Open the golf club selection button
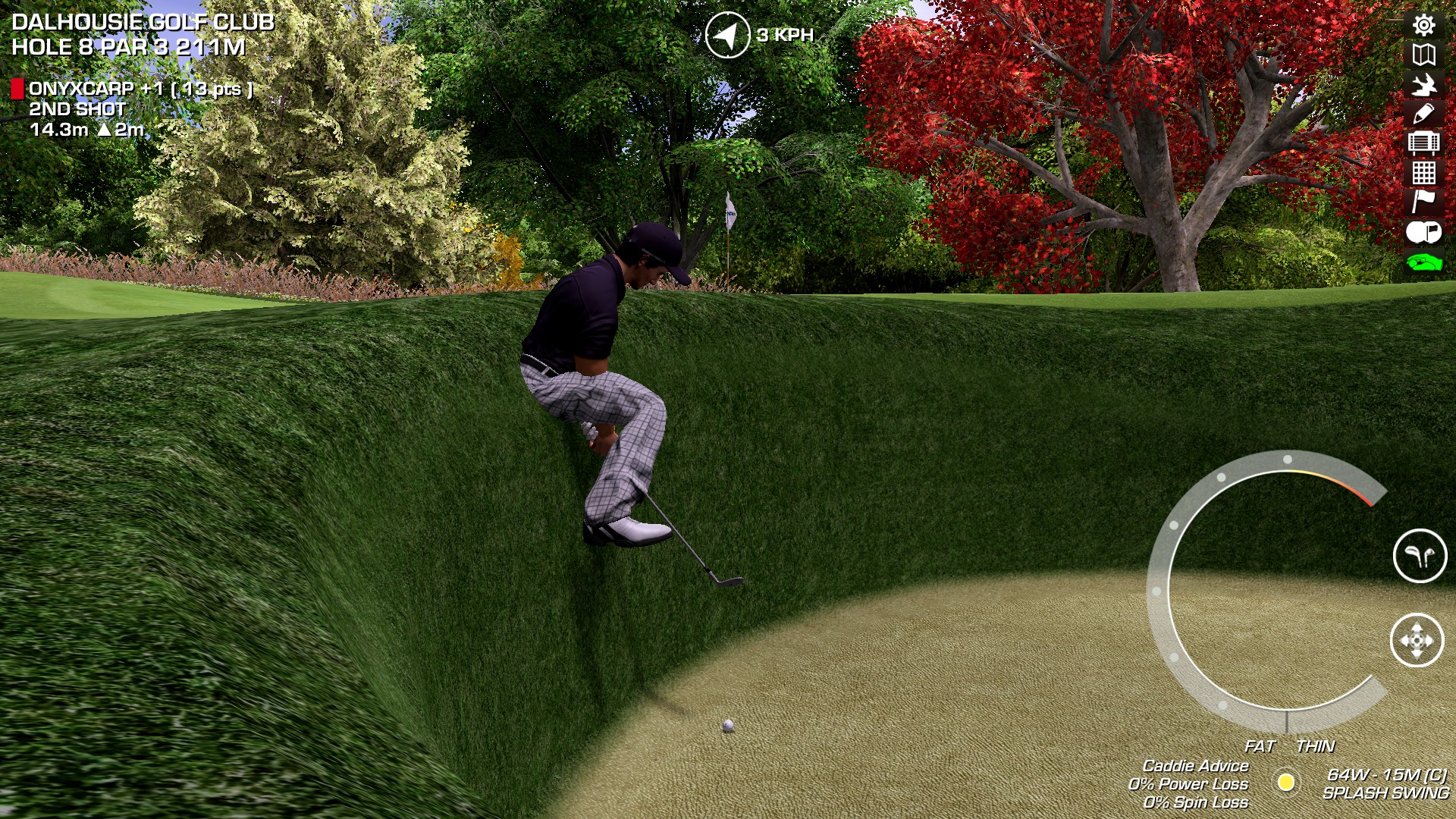 point(1420,556)
